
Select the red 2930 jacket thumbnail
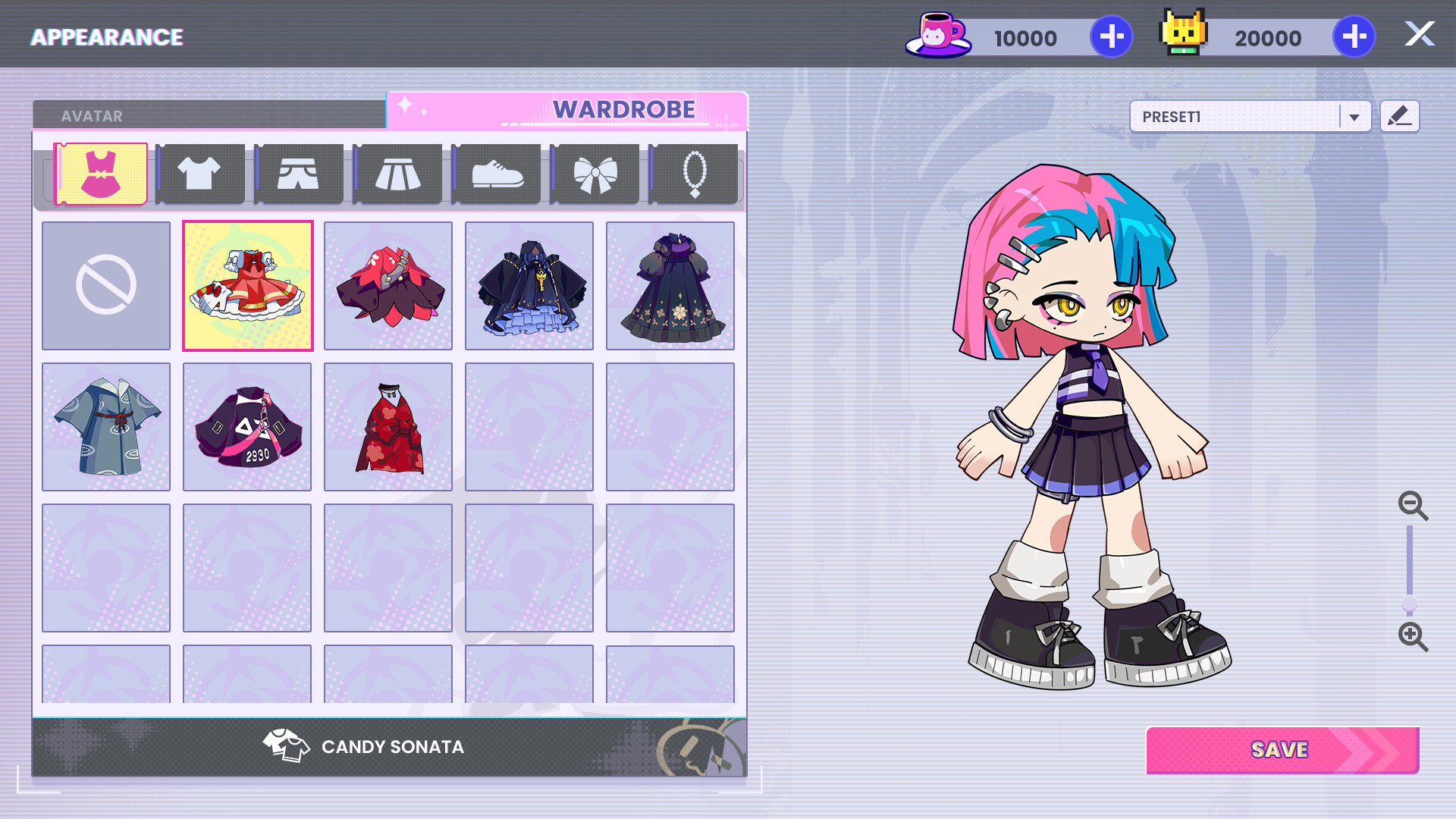(247, 426)
